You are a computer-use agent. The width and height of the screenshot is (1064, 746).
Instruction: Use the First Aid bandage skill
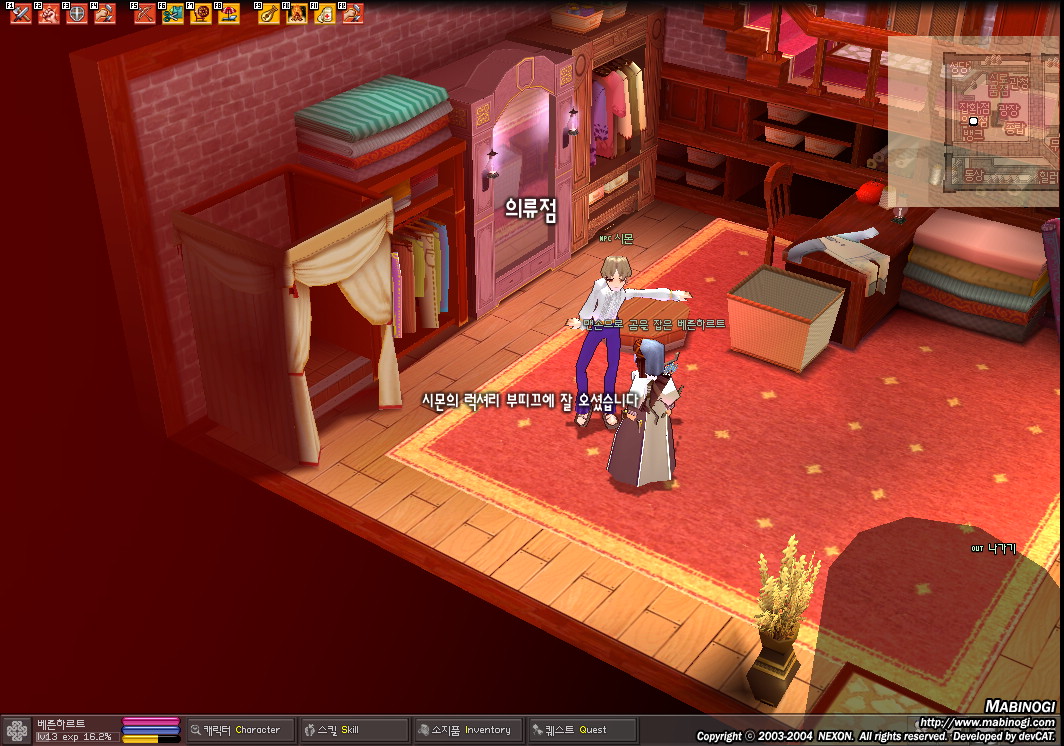coord(324,14)
